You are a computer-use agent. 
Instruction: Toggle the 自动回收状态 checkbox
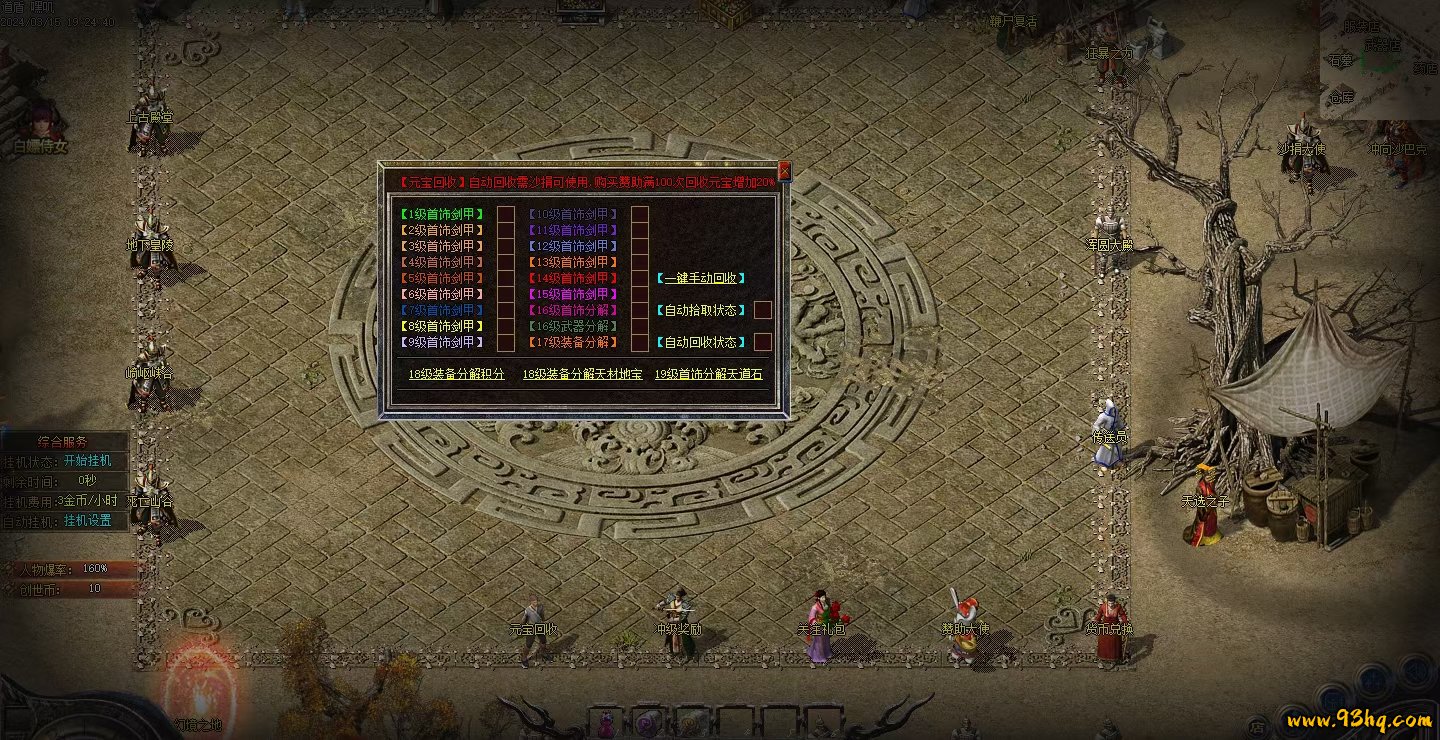tap(763, 342)
